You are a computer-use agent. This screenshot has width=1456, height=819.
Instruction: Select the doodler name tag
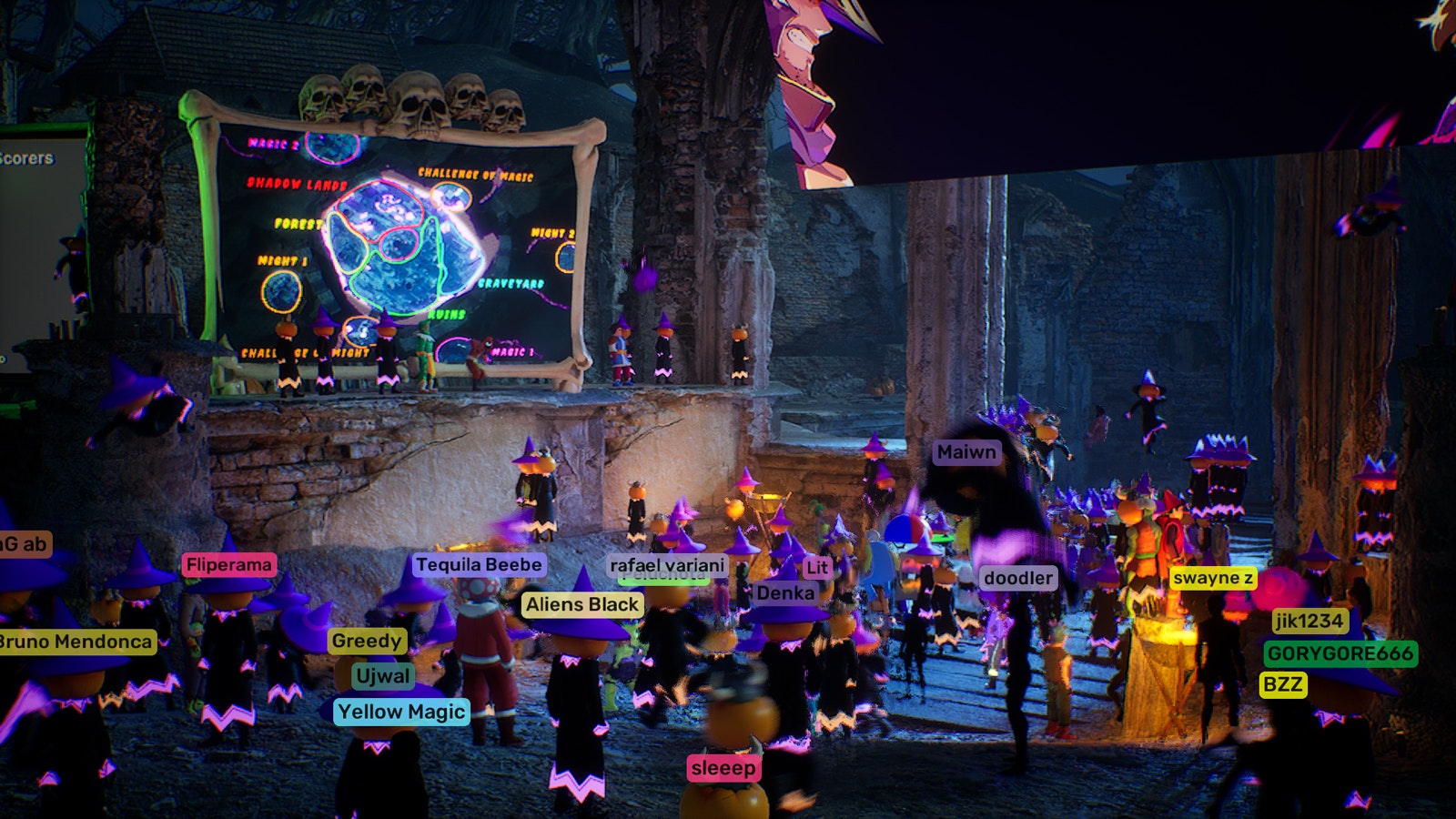point(1018,578)
